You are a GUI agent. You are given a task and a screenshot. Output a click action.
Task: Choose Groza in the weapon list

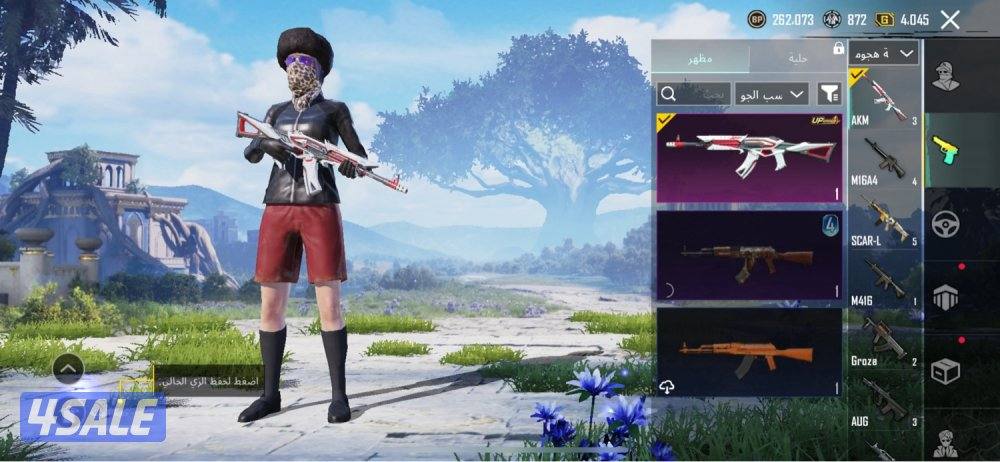(885, 341)
